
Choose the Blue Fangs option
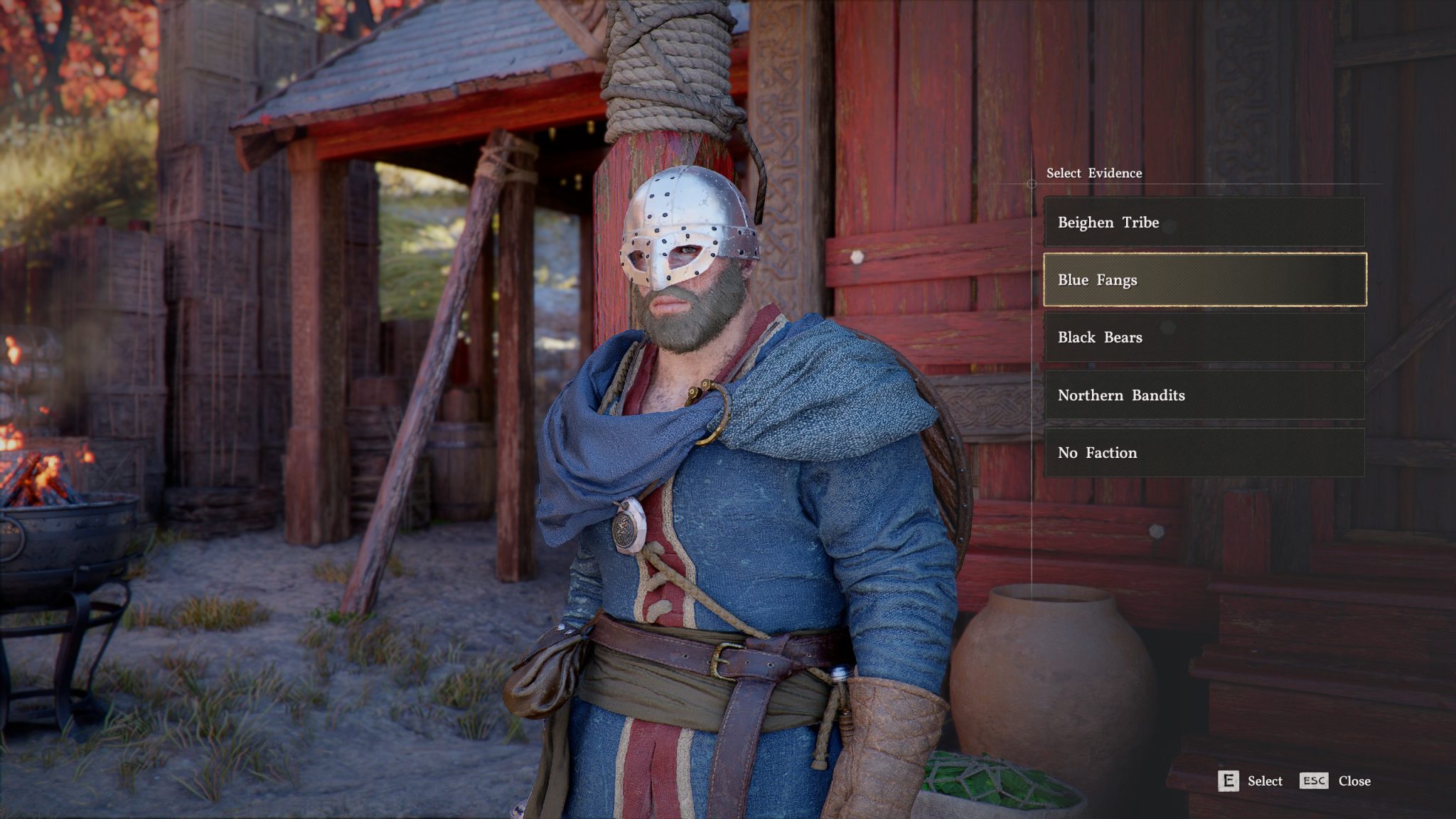pyautogui.click(x=1204, y=280)
